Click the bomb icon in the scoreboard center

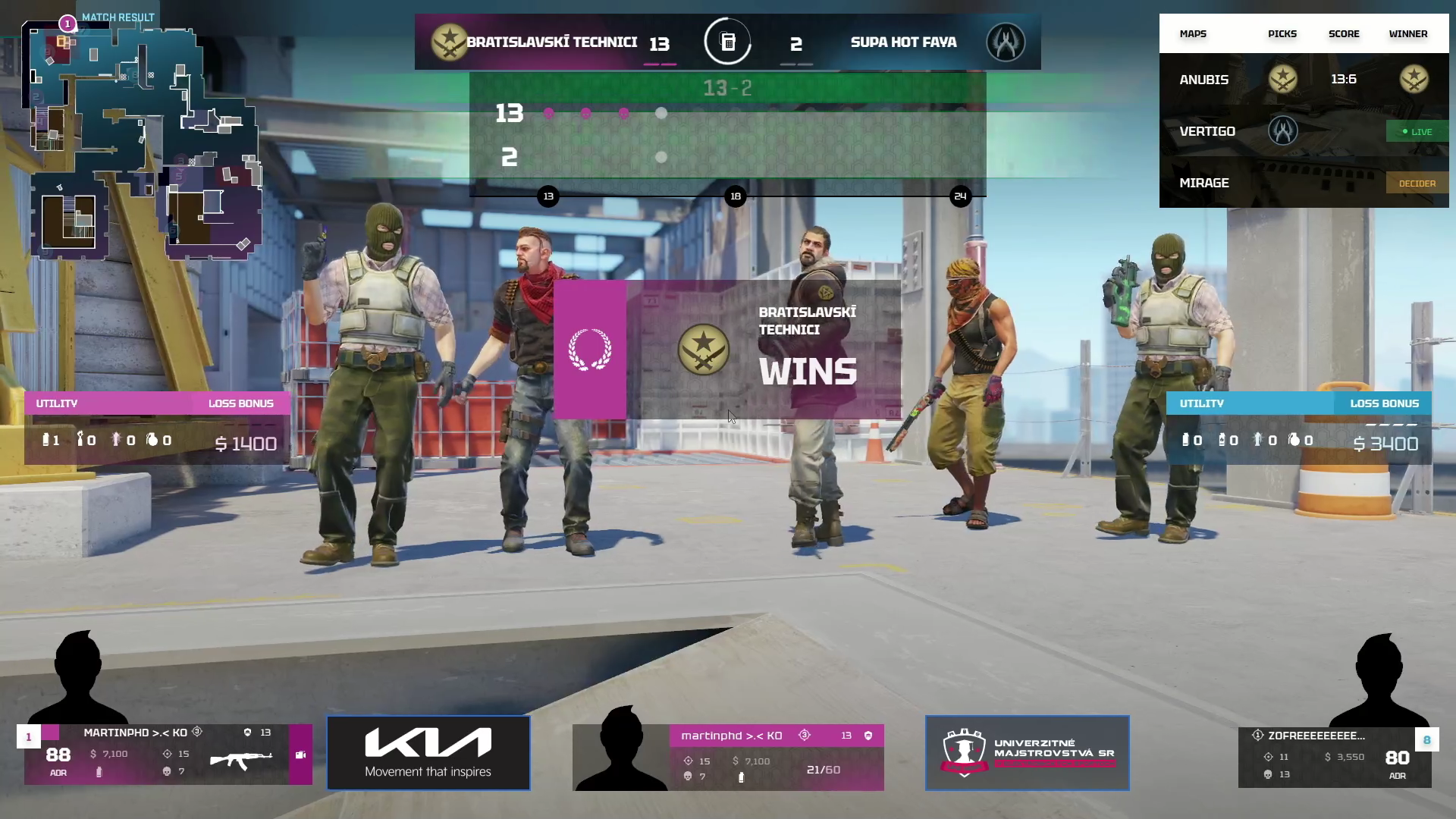728,42
